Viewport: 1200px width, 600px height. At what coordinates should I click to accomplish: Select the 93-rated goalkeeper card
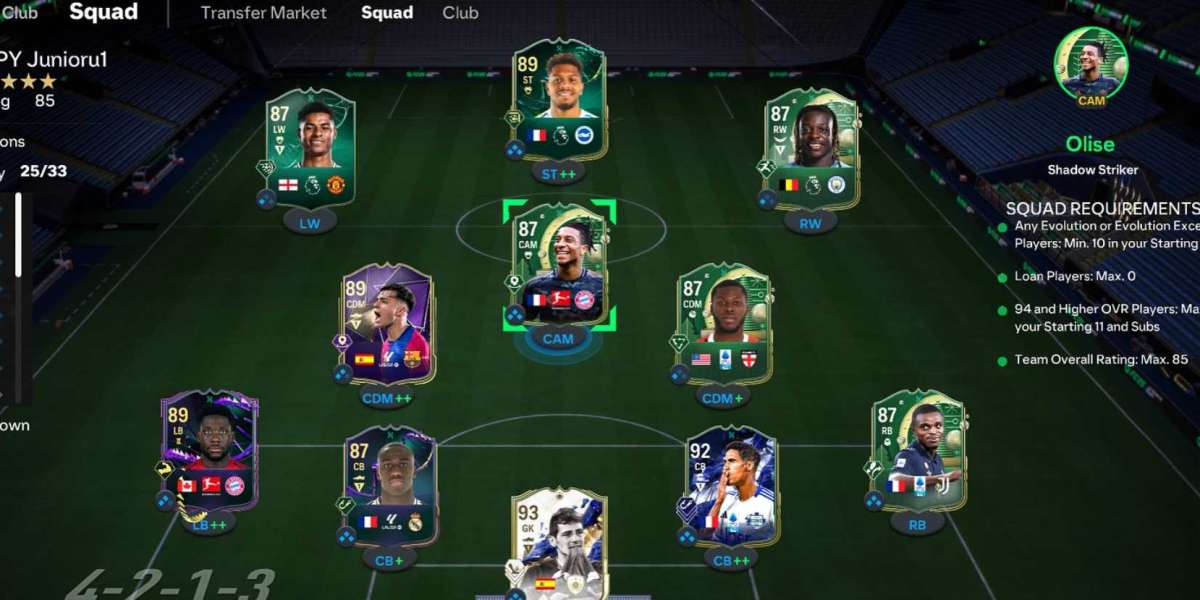[x=559, y=540]
